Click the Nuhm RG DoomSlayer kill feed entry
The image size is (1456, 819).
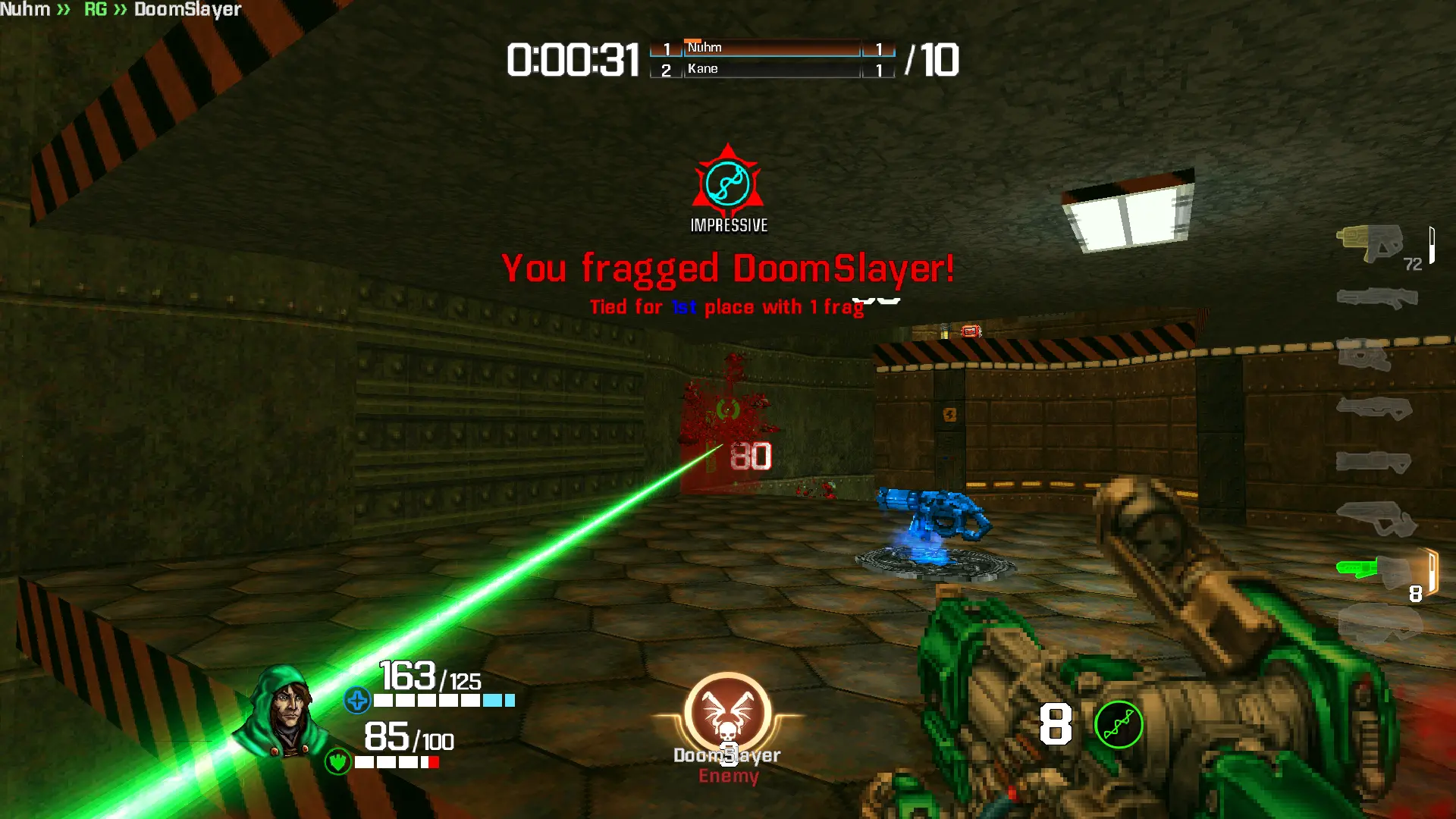[x=121, y=10]
